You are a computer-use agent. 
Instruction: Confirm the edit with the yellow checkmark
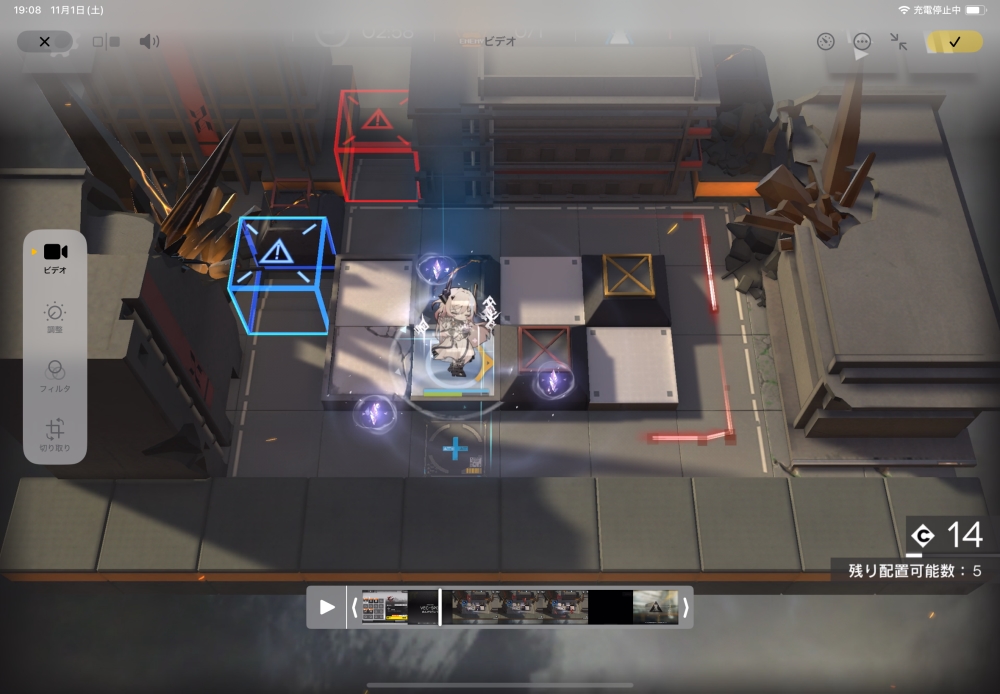[x=953, y=42]
